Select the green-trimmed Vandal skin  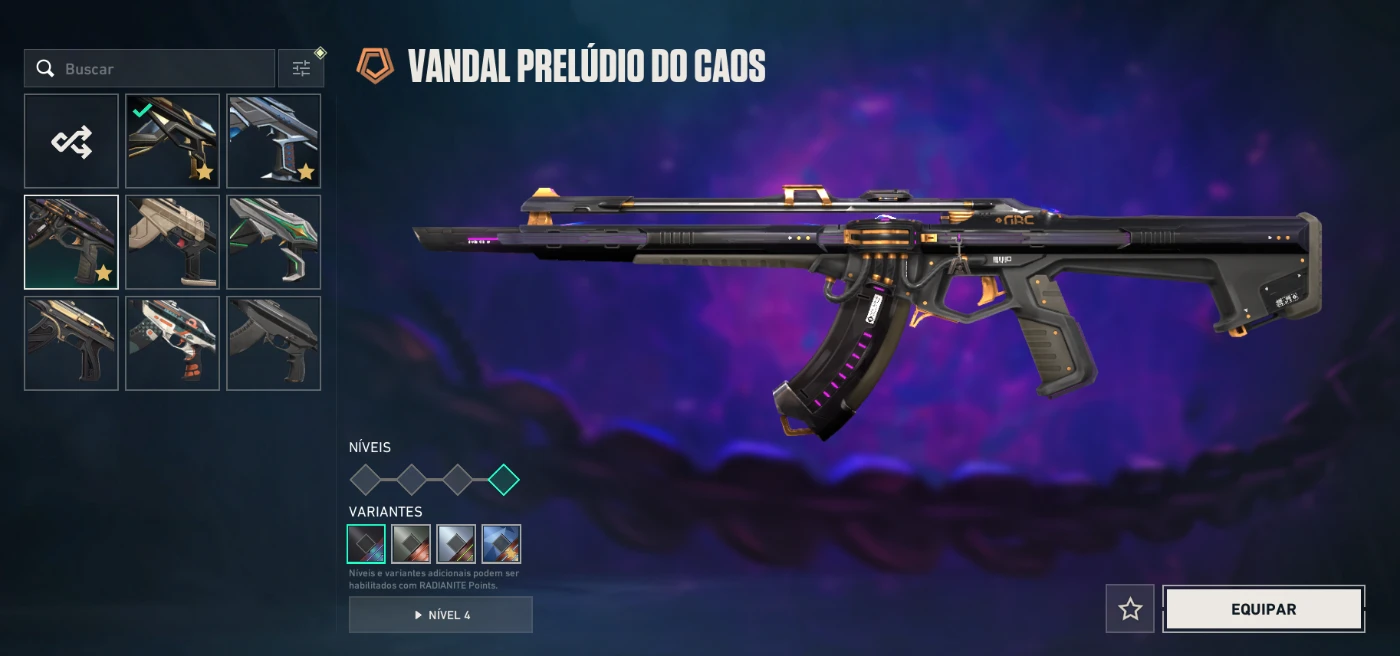click(x=273, y=242)
